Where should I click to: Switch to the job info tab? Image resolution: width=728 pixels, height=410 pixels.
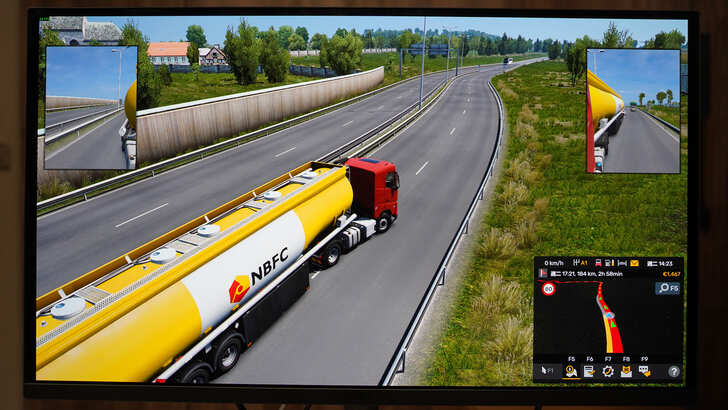(588, 371)
